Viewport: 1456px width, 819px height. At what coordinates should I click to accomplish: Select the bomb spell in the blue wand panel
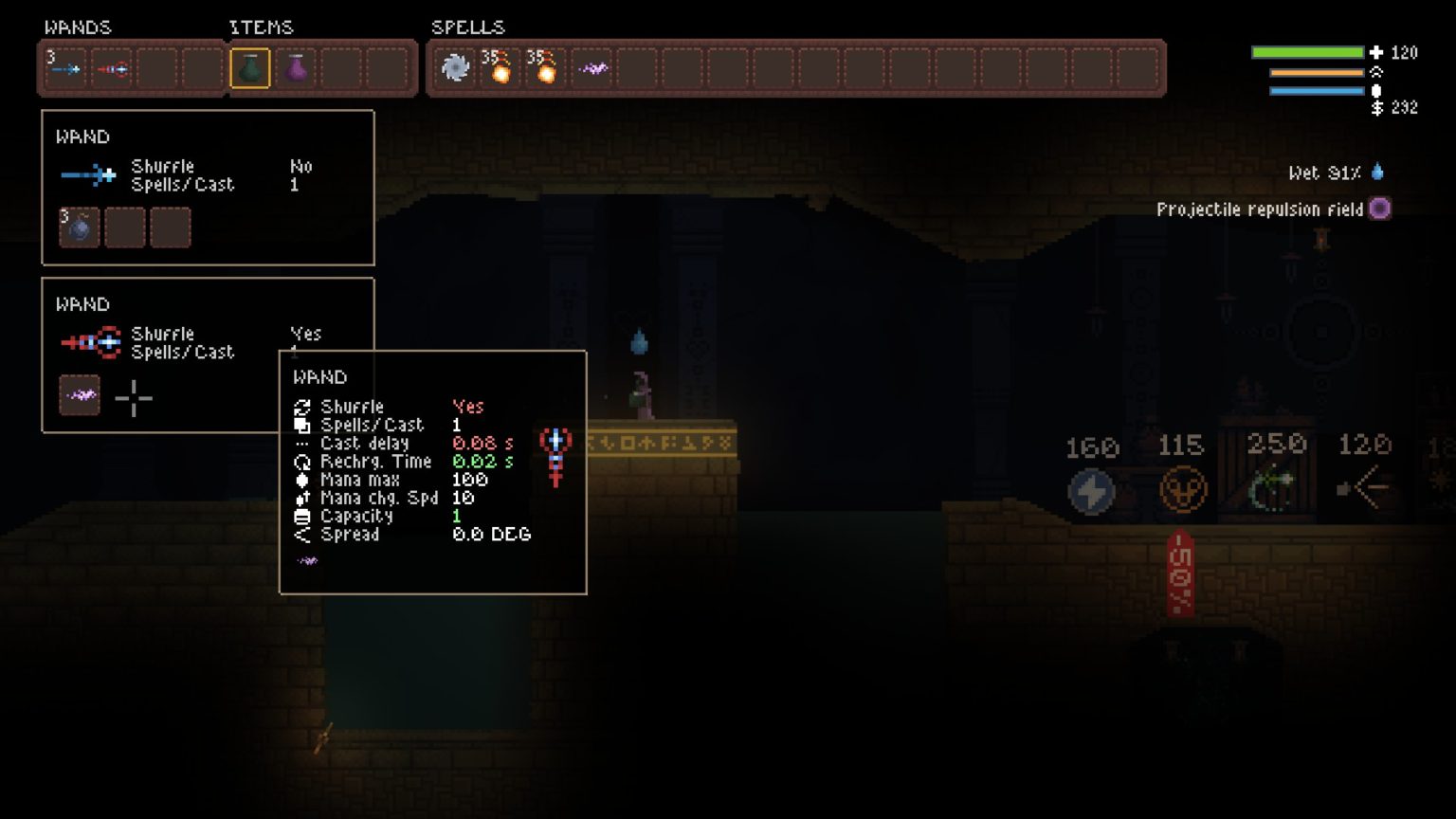coord(79,228)
